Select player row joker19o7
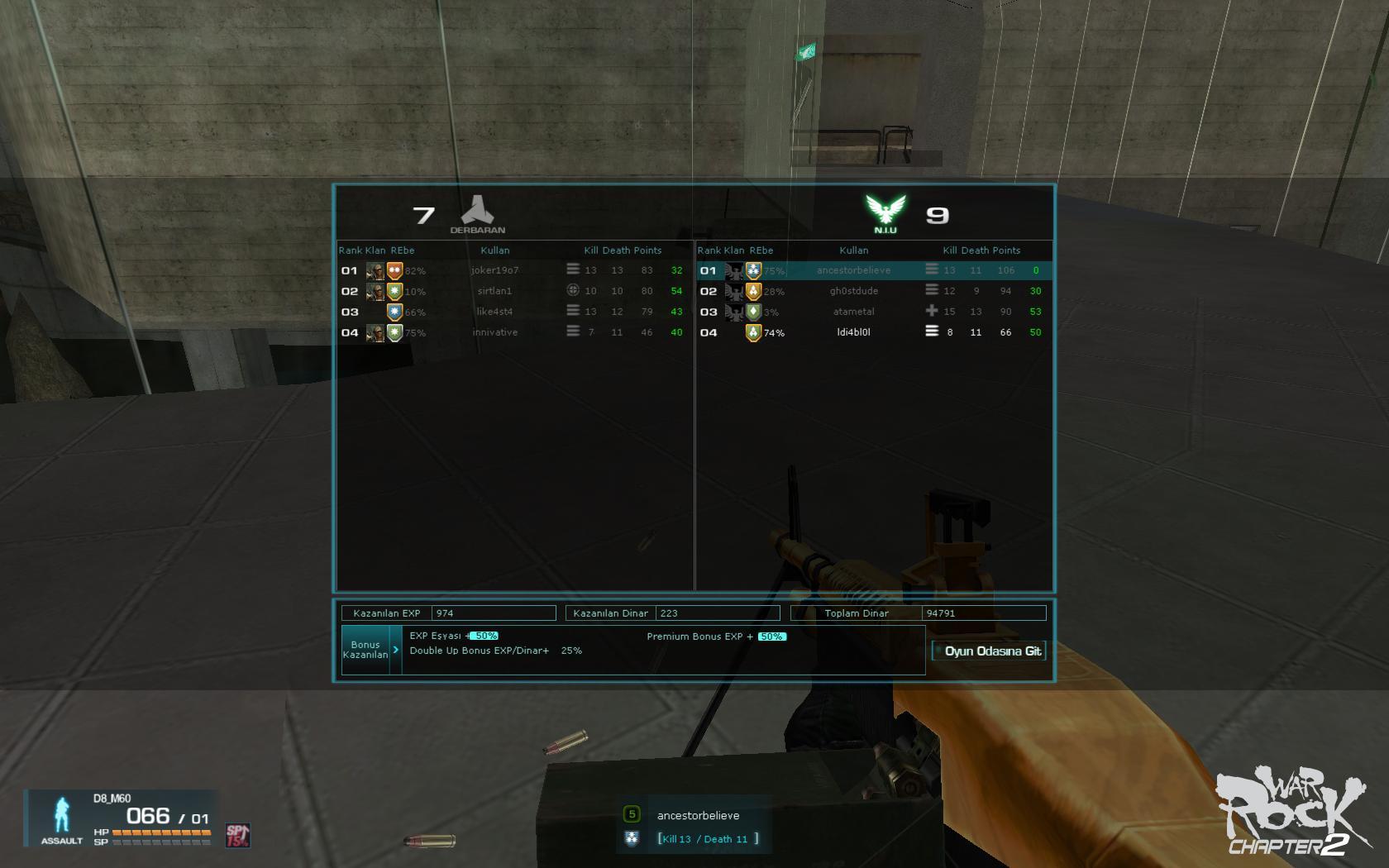 [x=494, y=270]
